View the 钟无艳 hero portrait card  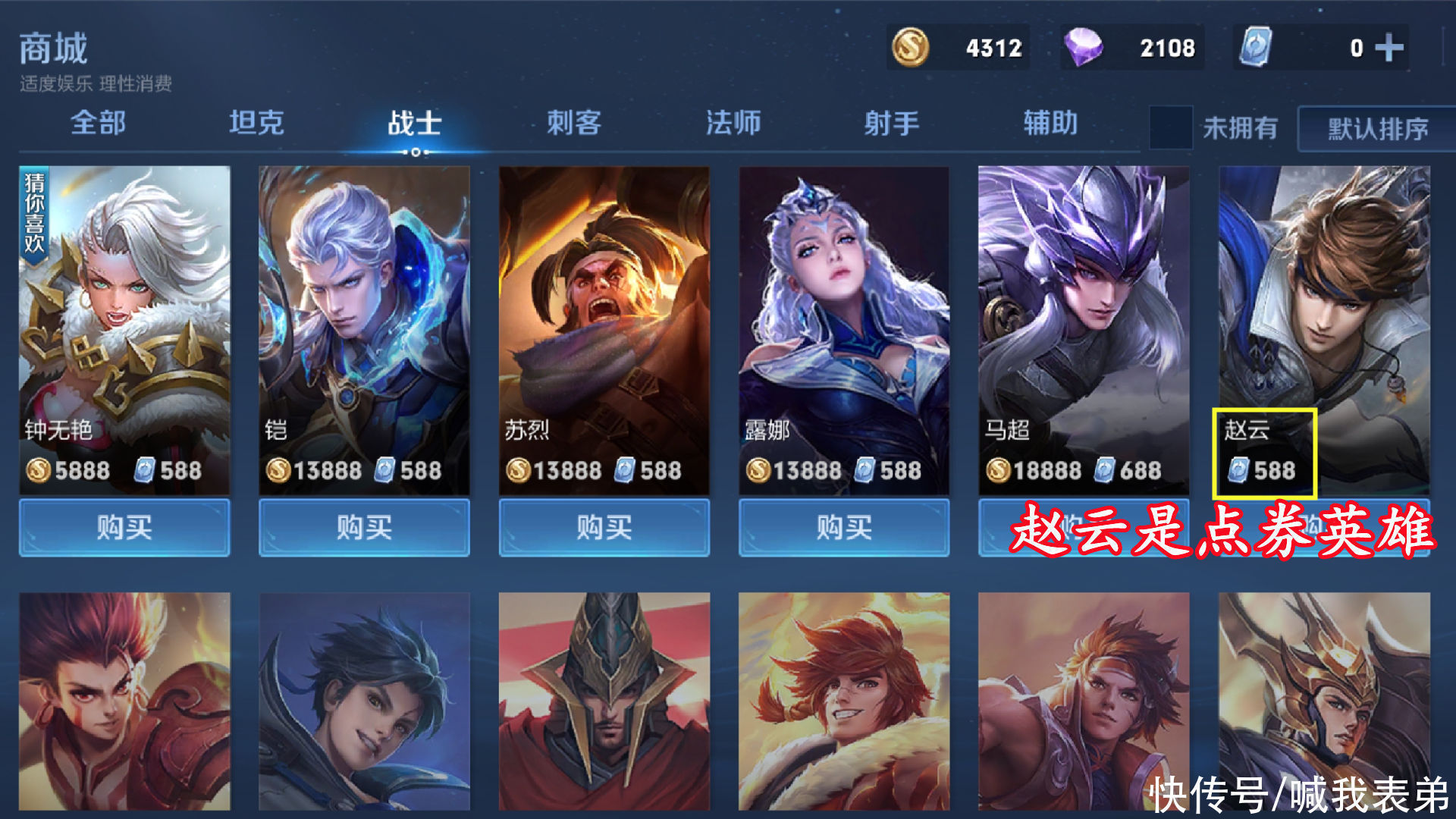124,318
